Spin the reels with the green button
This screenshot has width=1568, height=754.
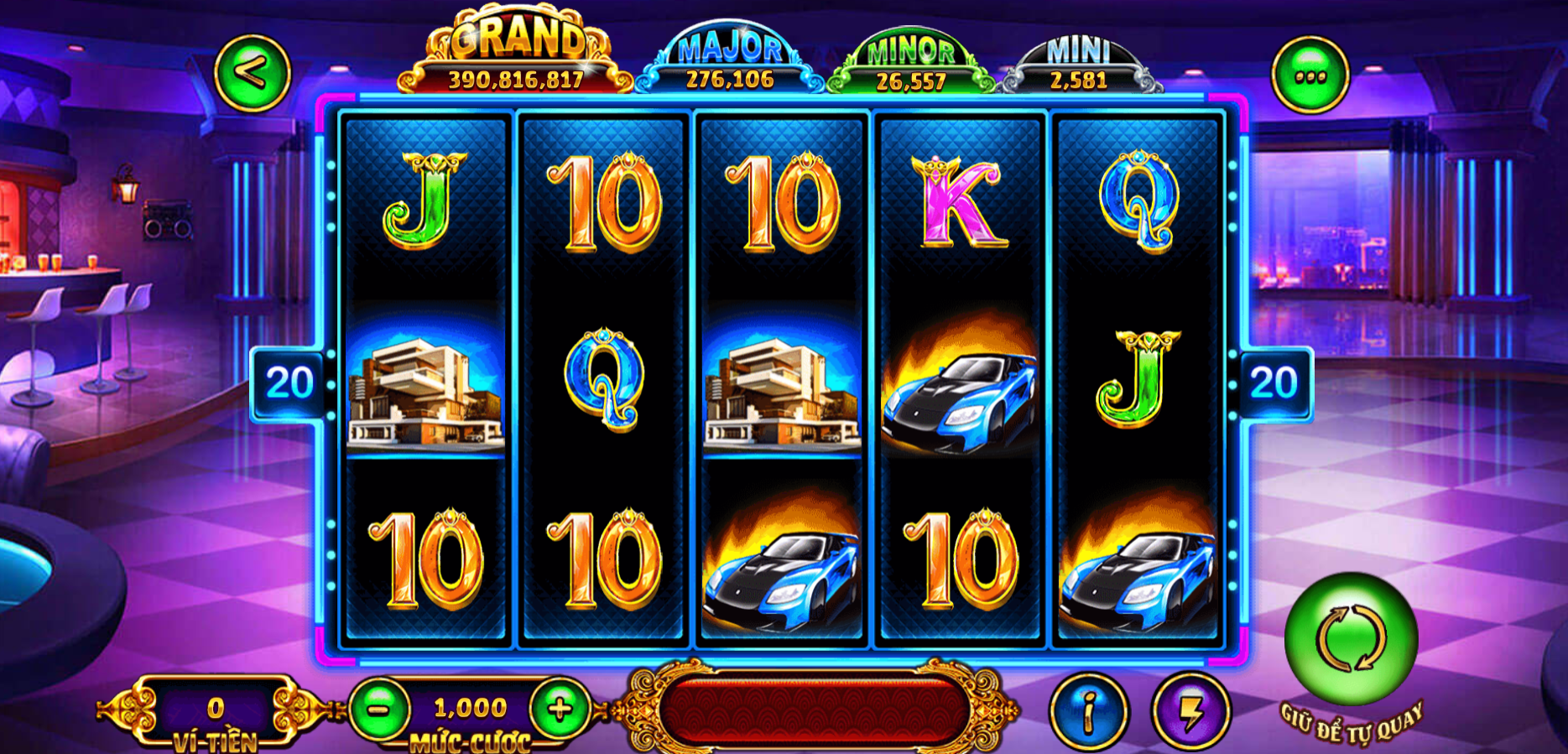[x=1351, y=639]
